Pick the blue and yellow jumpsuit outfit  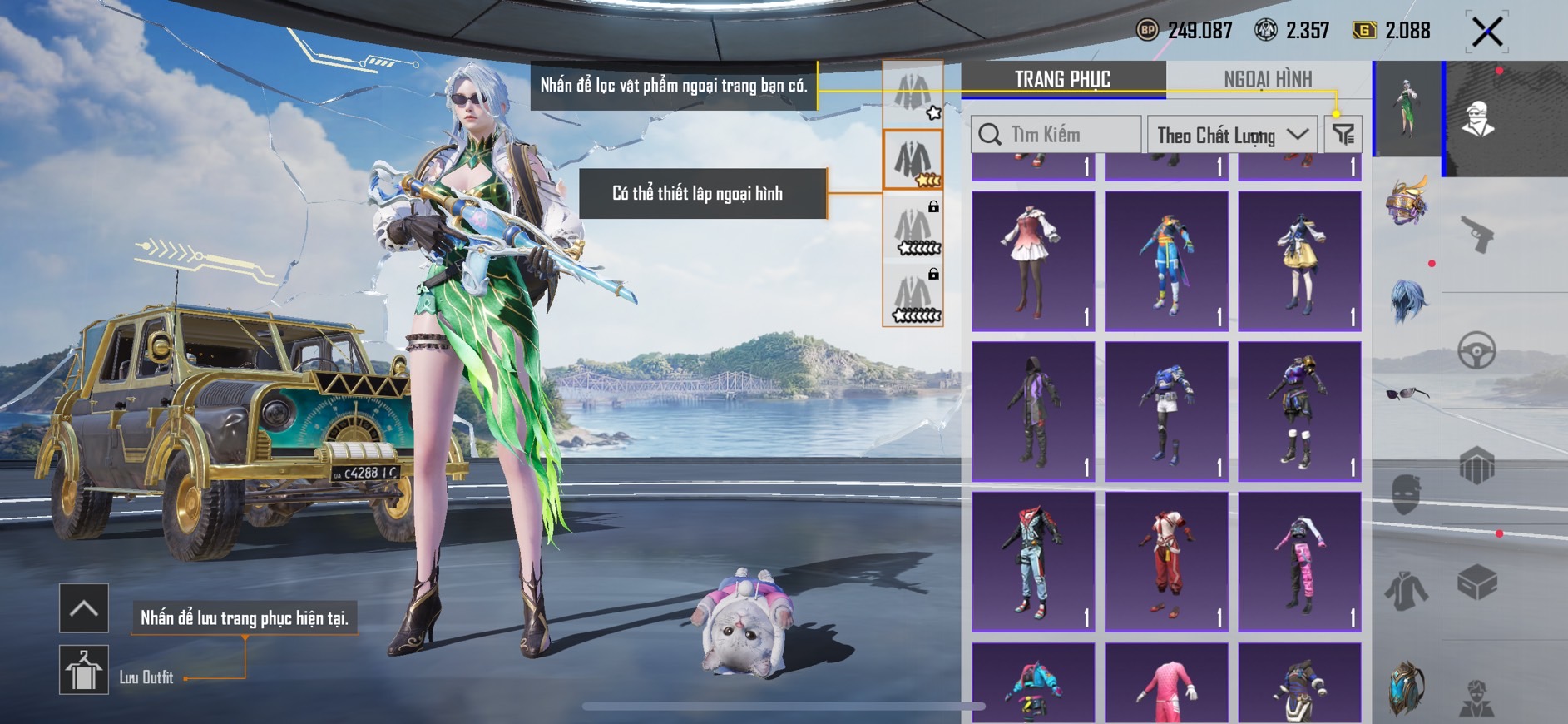pos(1166,261)
